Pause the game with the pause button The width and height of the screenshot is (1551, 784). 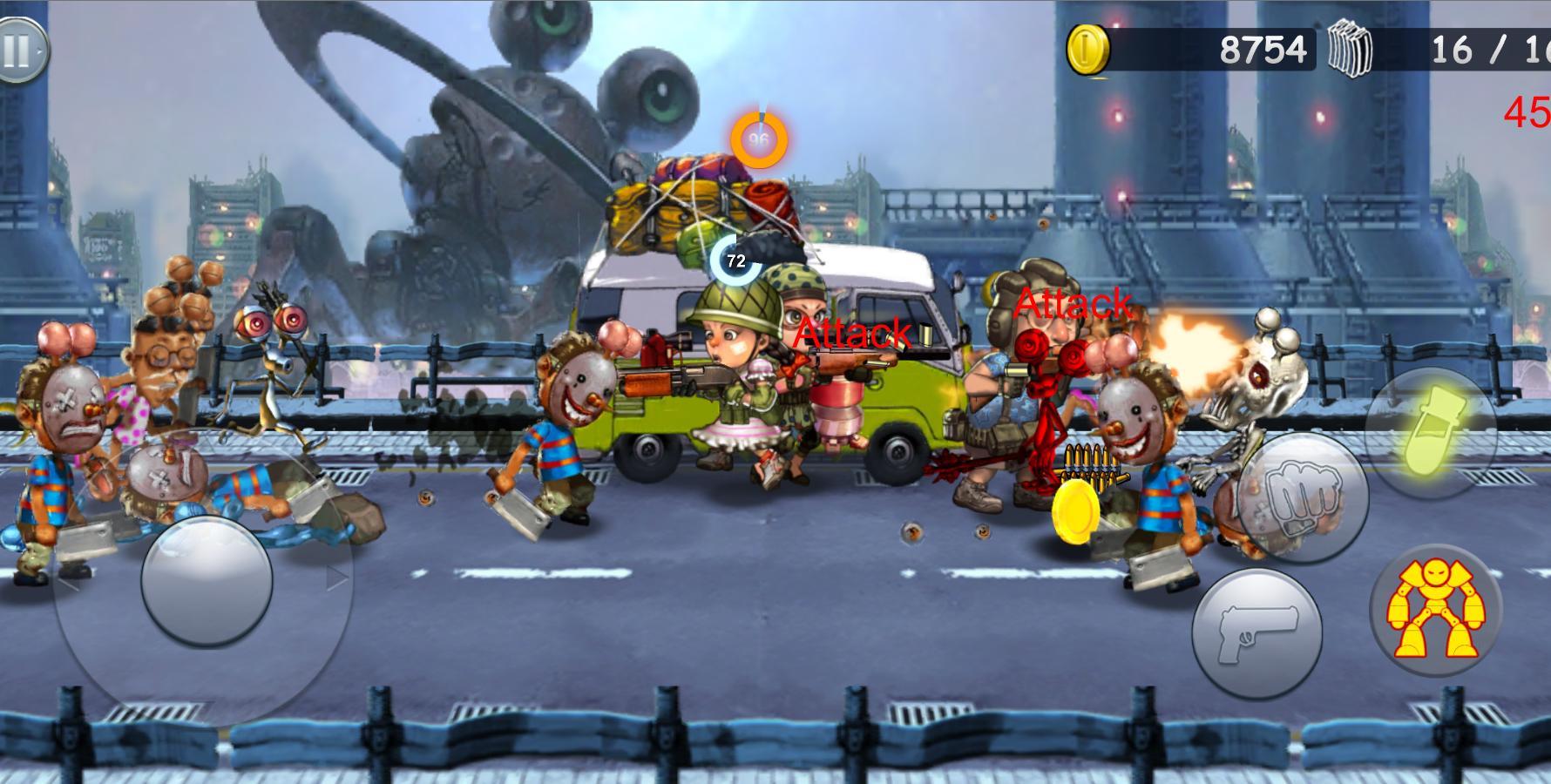[x=17, y=51]
